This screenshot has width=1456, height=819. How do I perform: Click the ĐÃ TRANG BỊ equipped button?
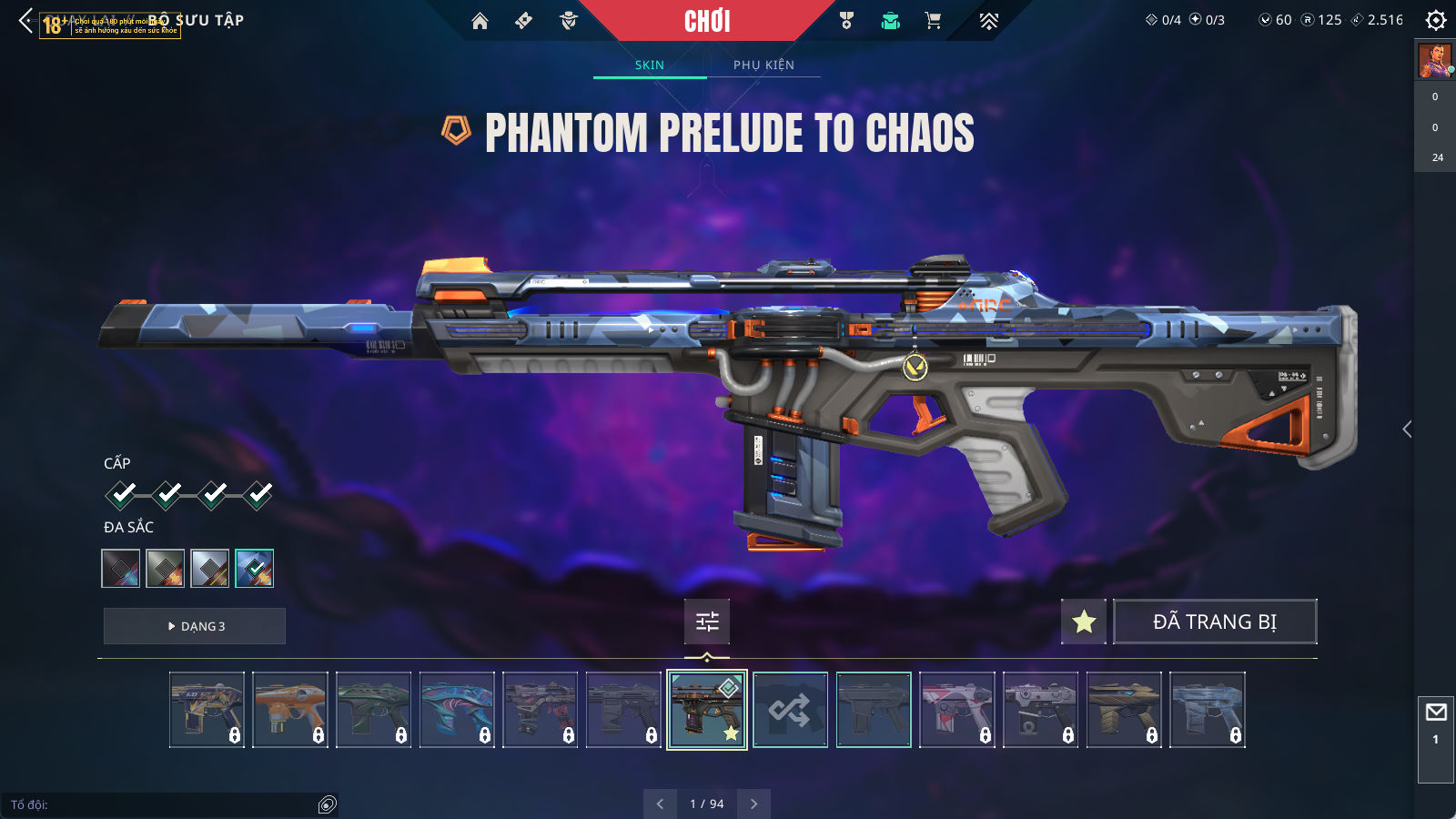tap(1215, 622)
